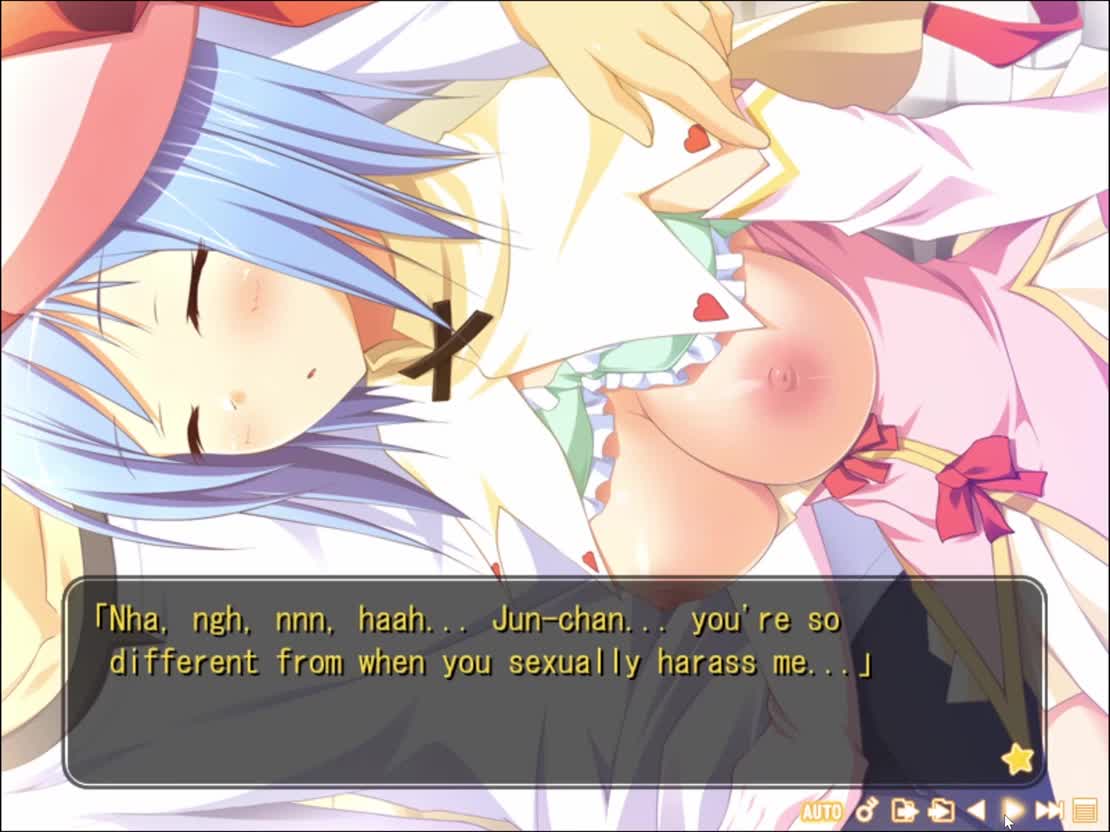Activate the skip fast-forward button

(x=1049, y=810)
